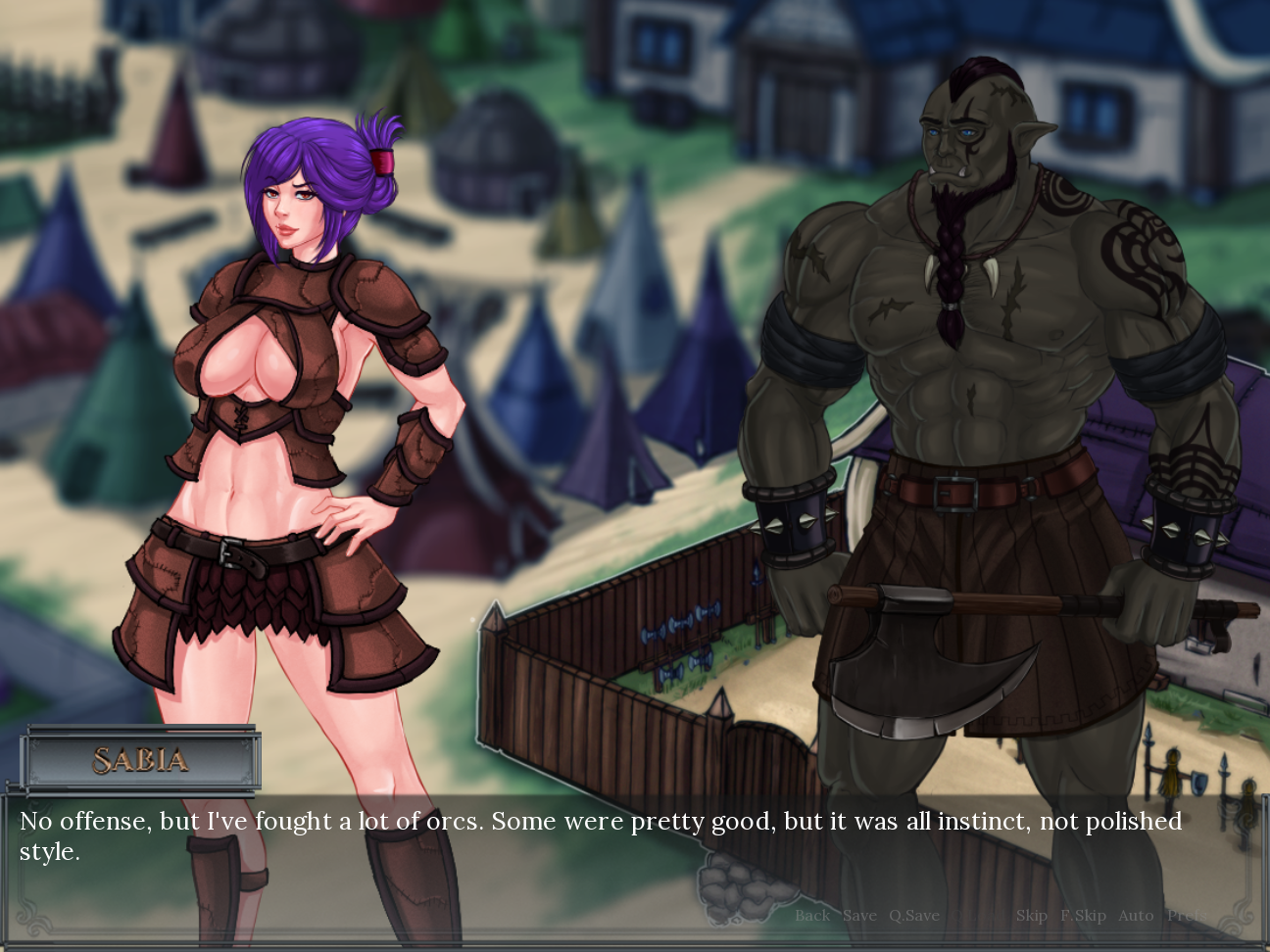Screen dimensions: 1270x952
Task: Open the Prefs menu
Action: tap(1185, 916)
